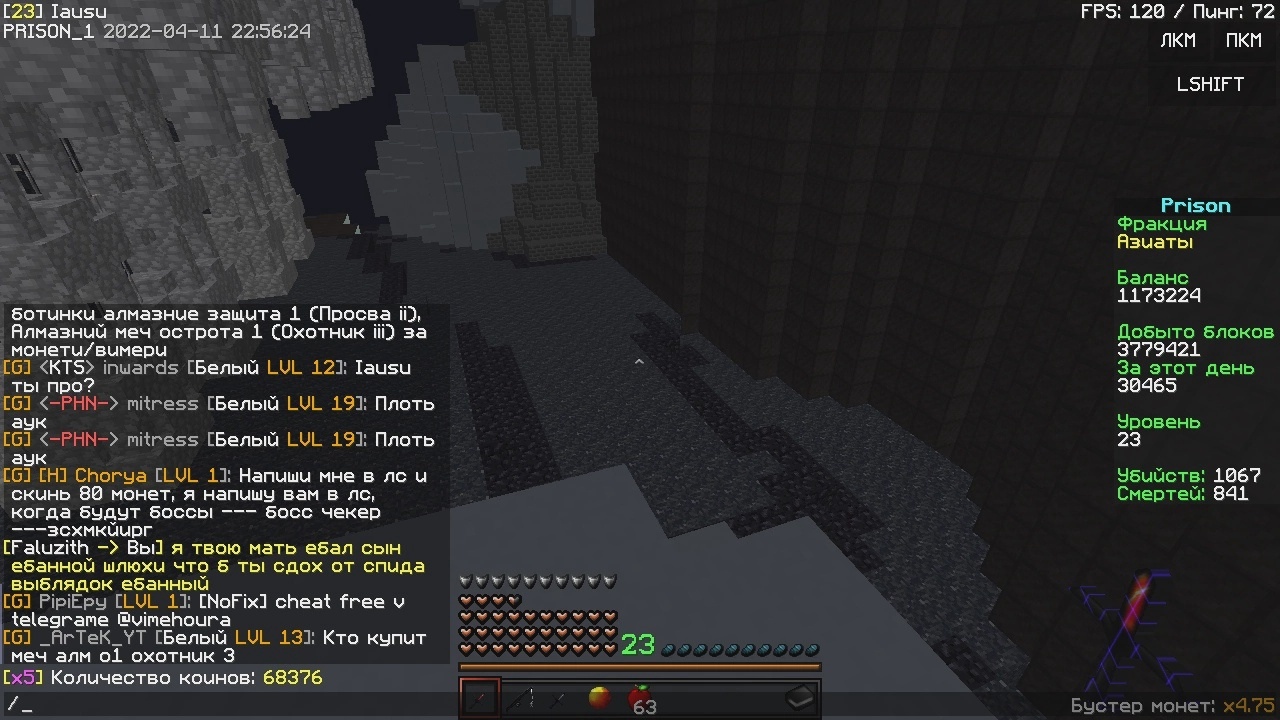Viewport: 1280px width, 720px height.
Task: Click the Chorya chat message about bosses
Action: 220,494
